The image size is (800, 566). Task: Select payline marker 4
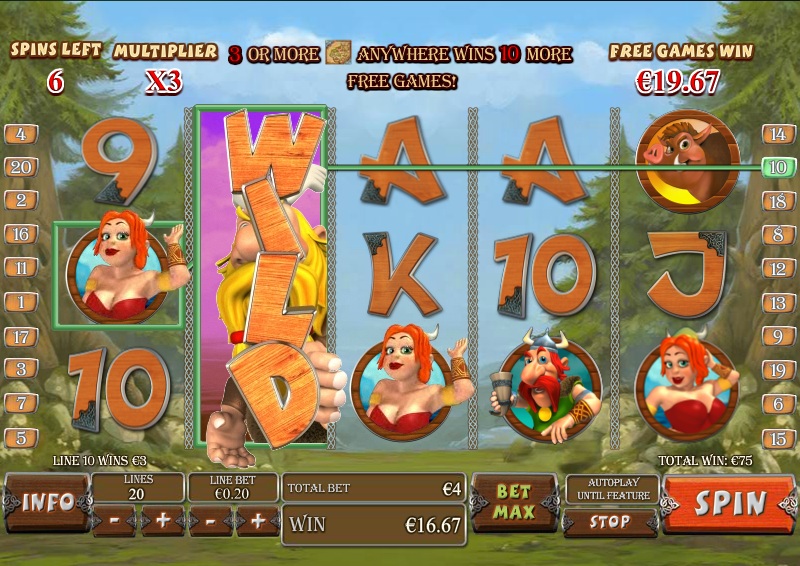(x=21, y=134)
